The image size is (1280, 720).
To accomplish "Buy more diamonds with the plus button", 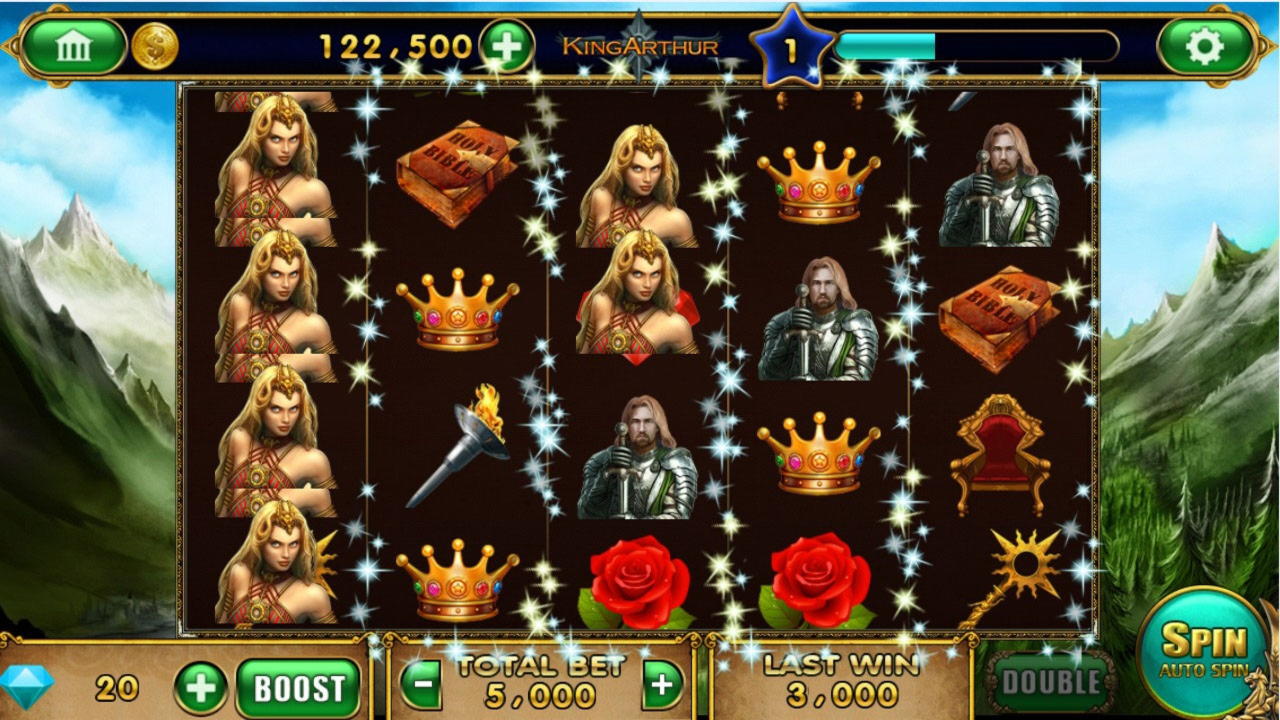I will click(201, 688).
